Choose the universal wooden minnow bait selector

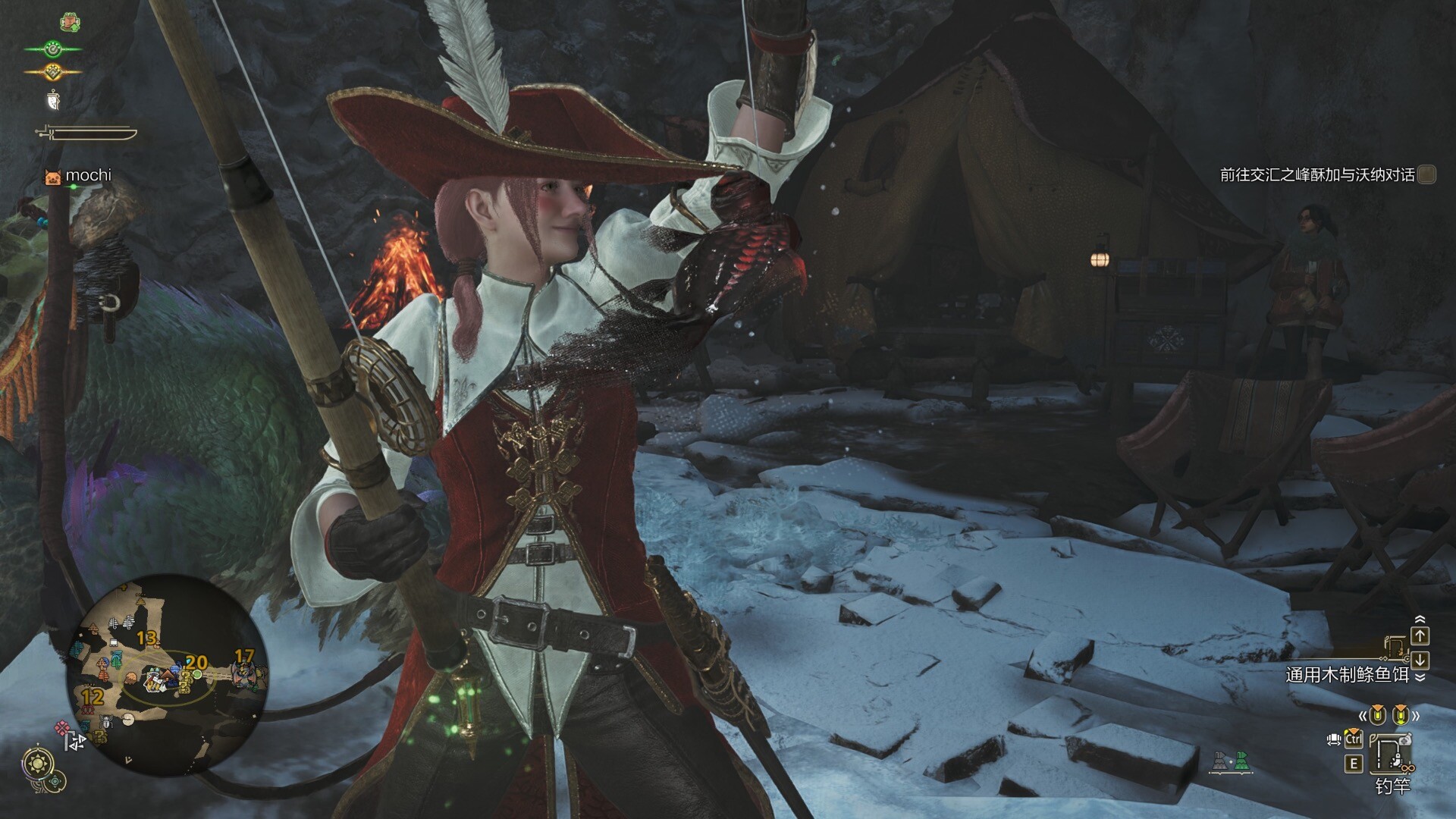1347,674
